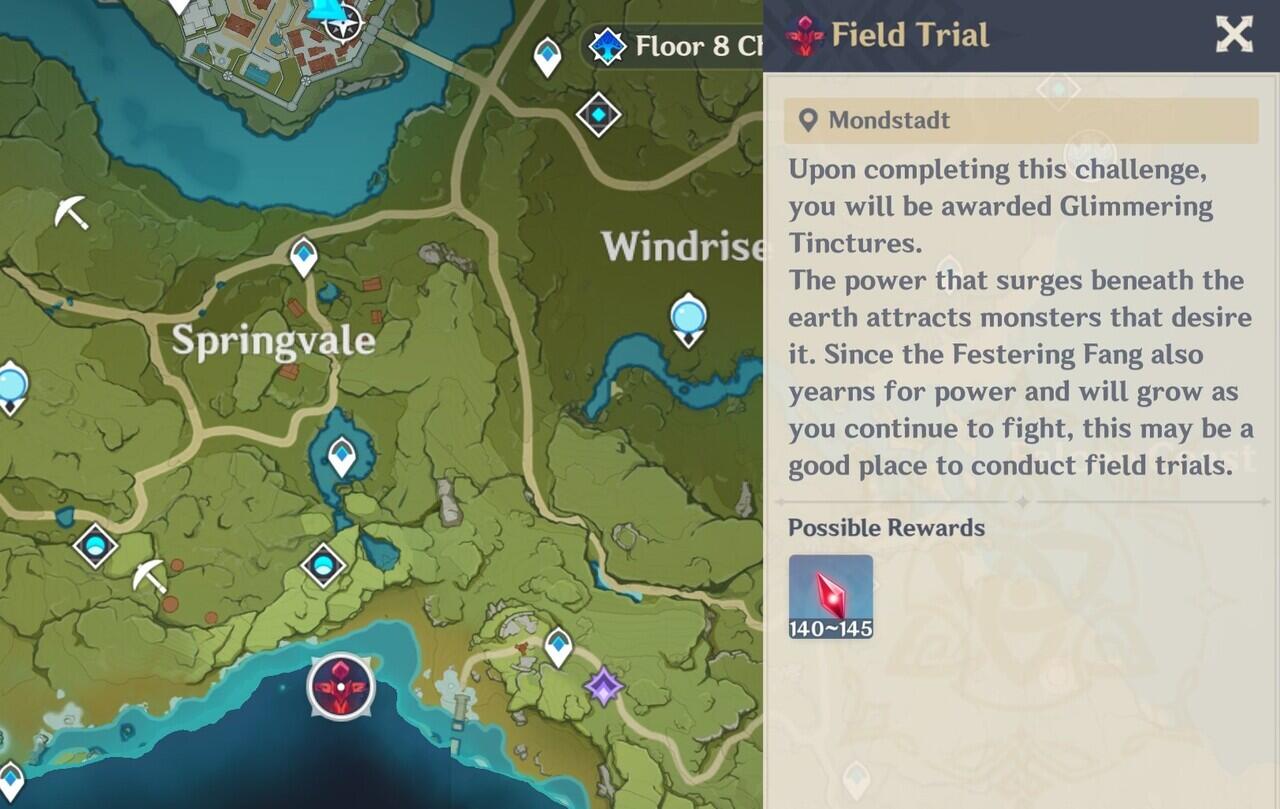Select the domain marker directly south of Springvale's pond
Screen dimensions: 1280x809
tap(323, 566)
